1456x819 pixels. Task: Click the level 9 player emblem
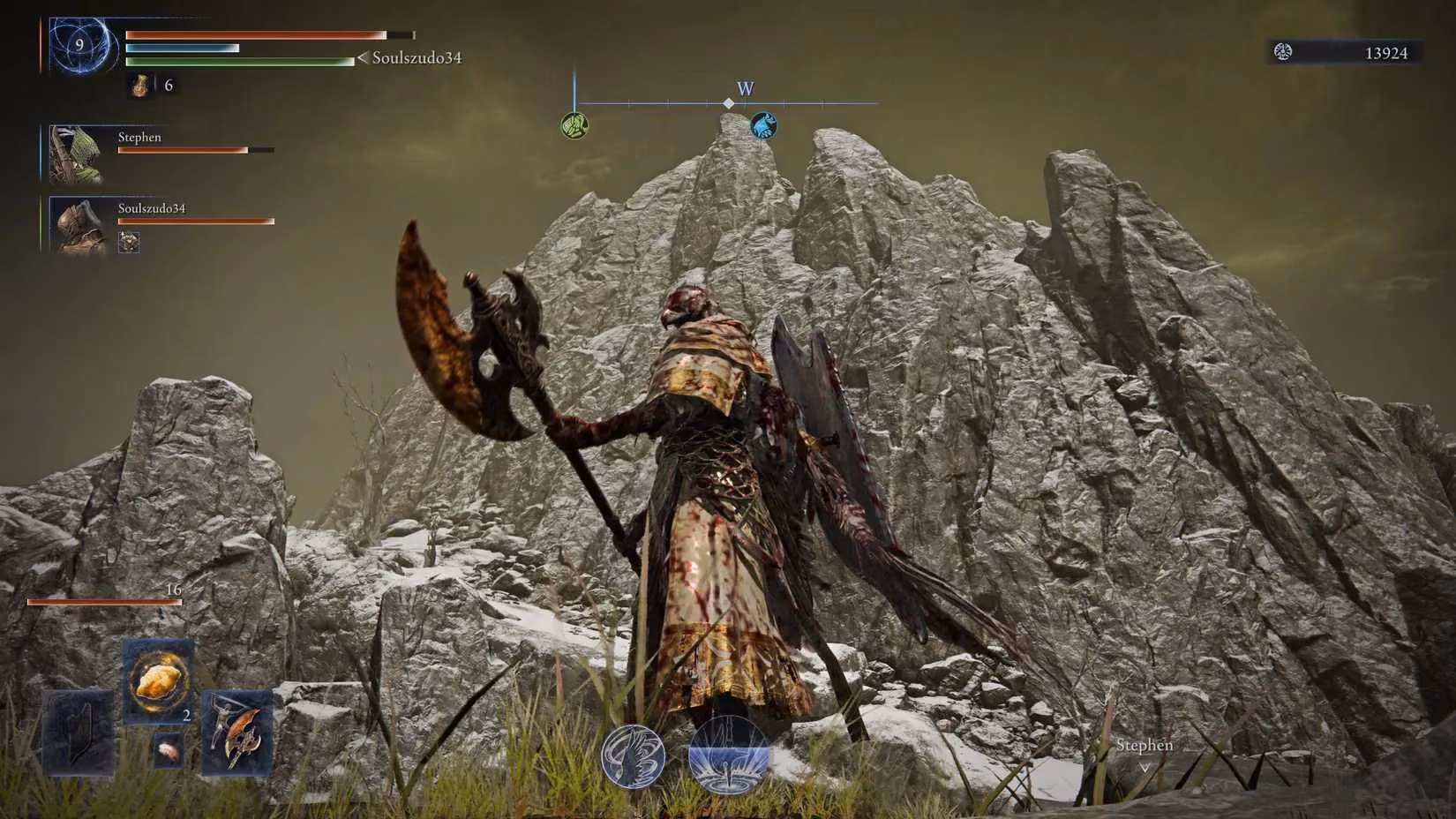pyautogui.click(x=81, y=46)
